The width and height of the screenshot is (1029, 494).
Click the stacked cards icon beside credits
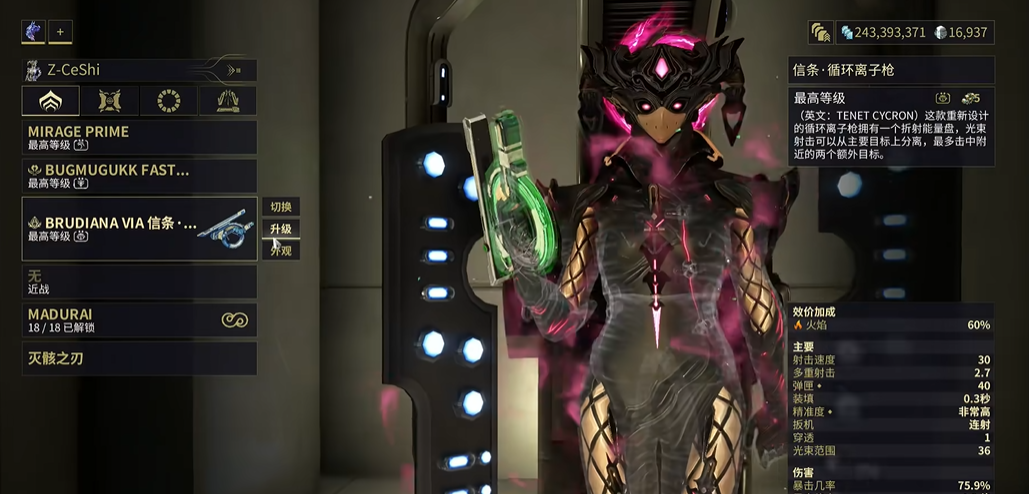821,33
